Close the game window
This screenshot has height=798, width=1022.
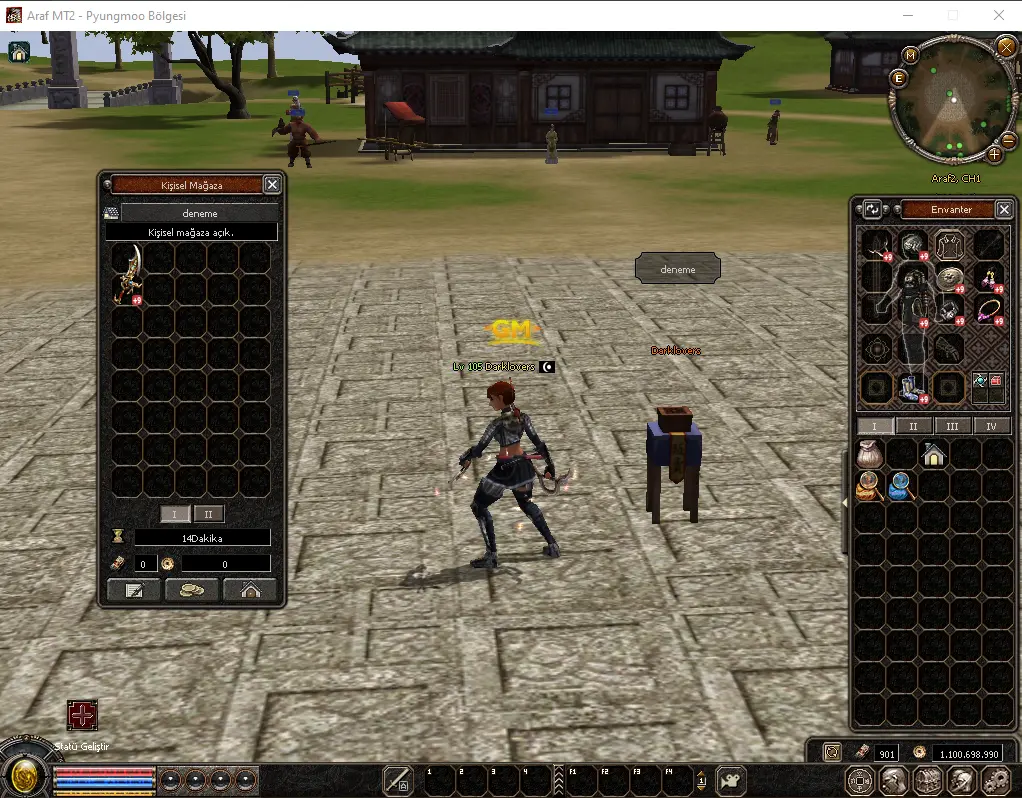click(x=998, y=15)
